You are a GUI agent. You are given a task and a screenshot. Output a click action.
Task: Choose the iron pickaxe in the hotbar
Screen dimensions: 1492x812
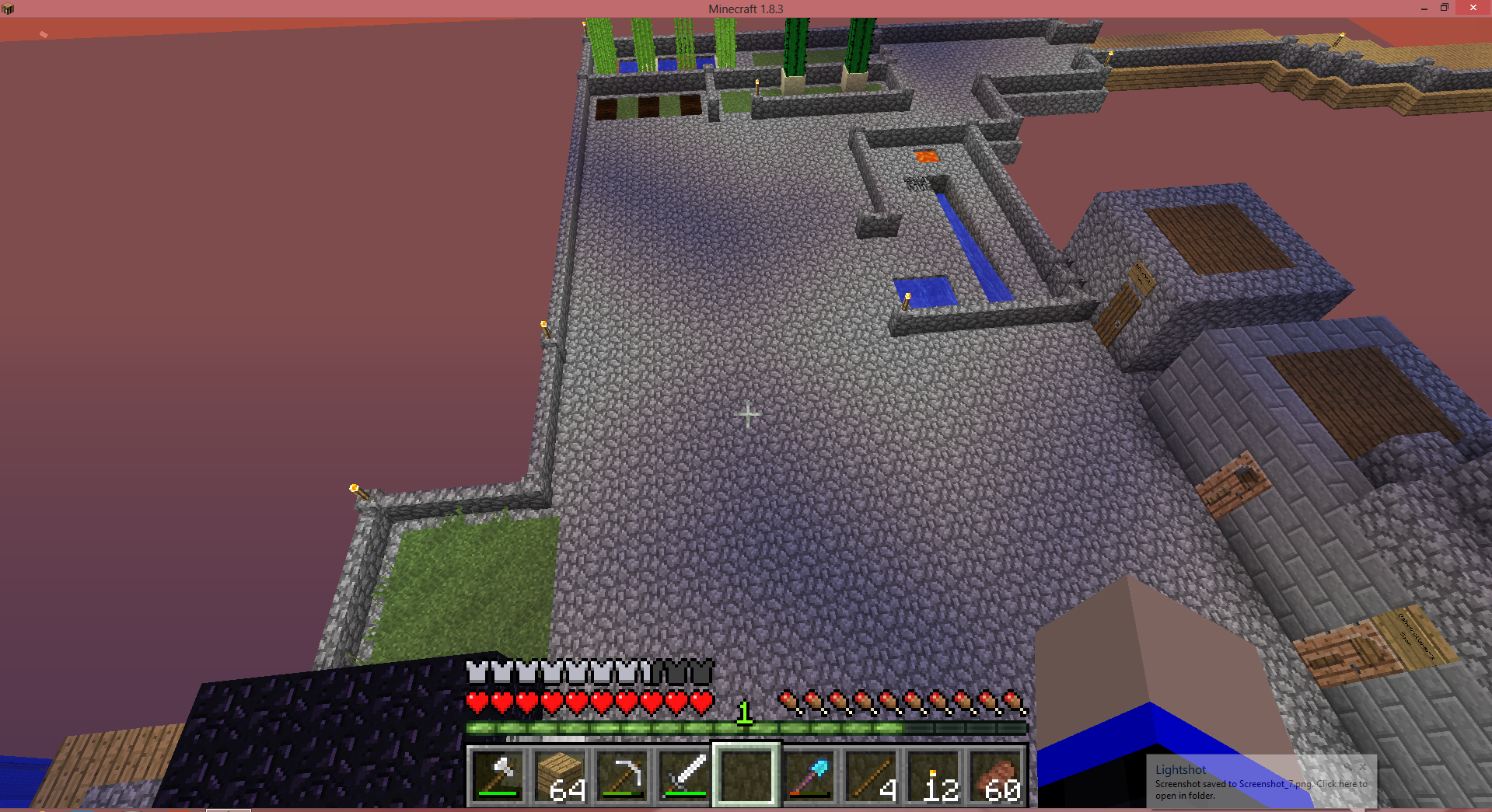point(623,775)
